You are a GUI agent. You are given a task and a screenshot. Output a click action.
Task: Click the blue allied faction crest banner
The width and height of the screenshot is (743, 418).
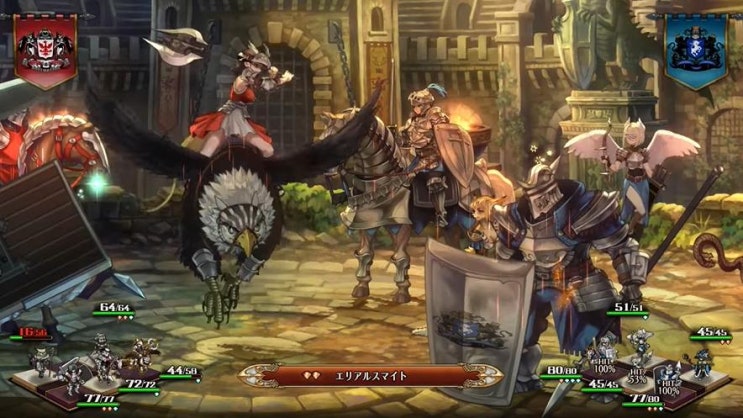click(697, 50)
